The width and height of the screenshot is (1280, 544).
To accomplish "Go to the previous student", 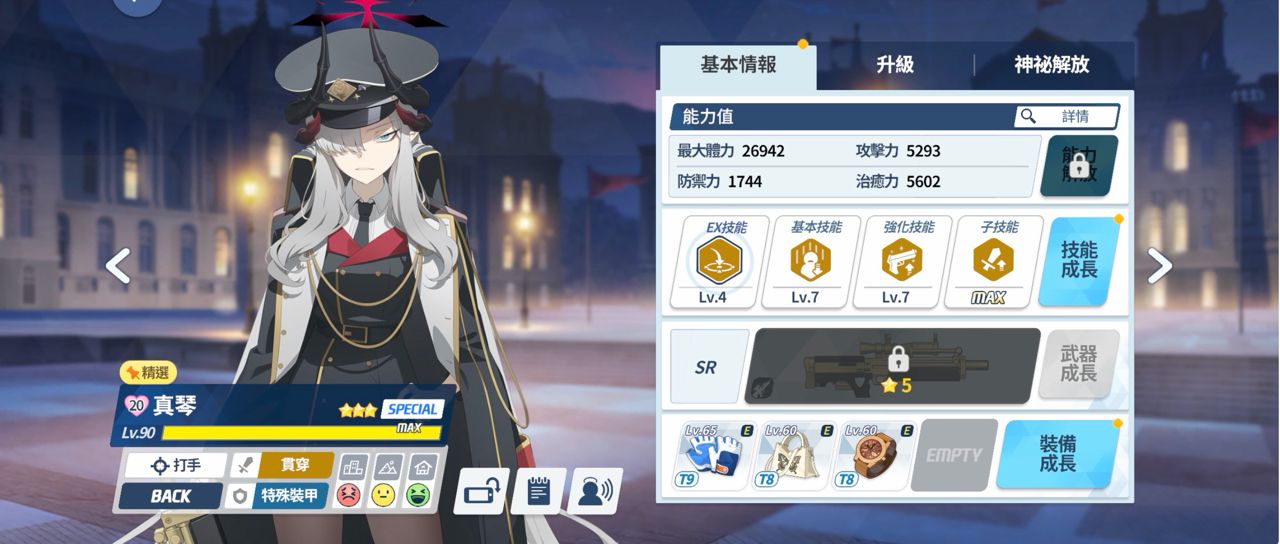I will 118,265.
